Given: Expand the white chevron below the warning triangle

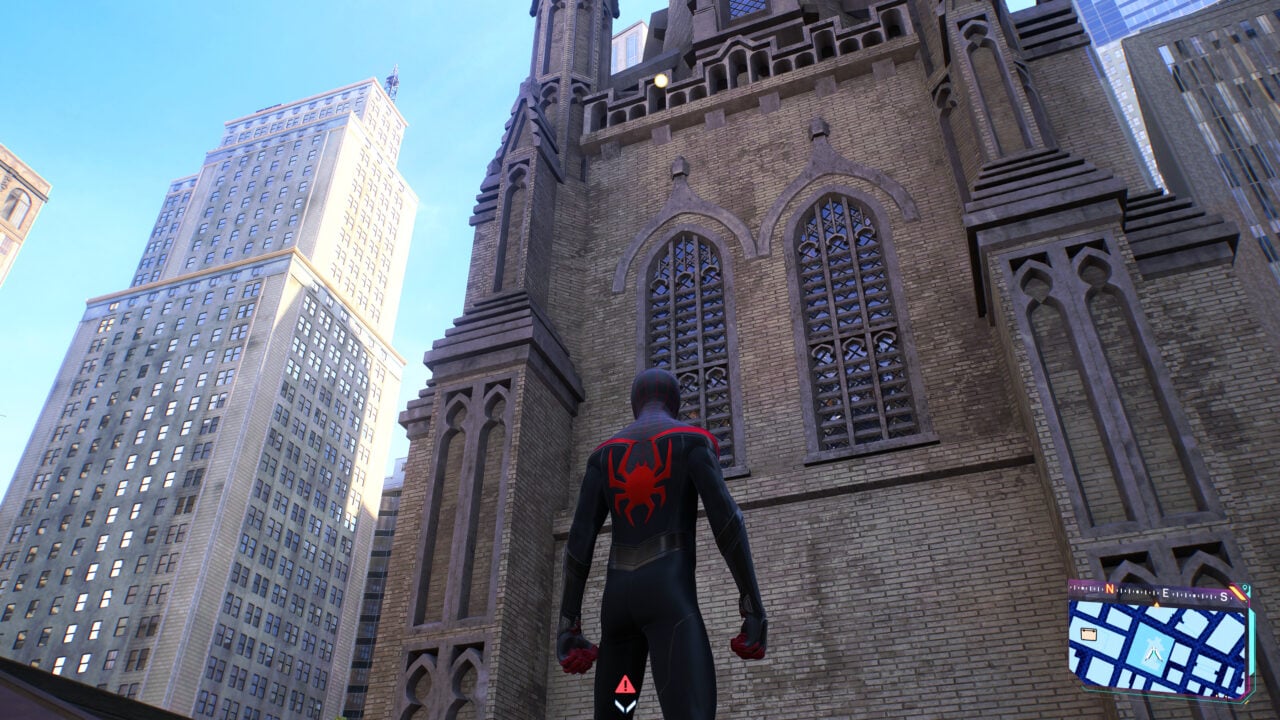Looking at the screenshot, I should pos(625,706).
